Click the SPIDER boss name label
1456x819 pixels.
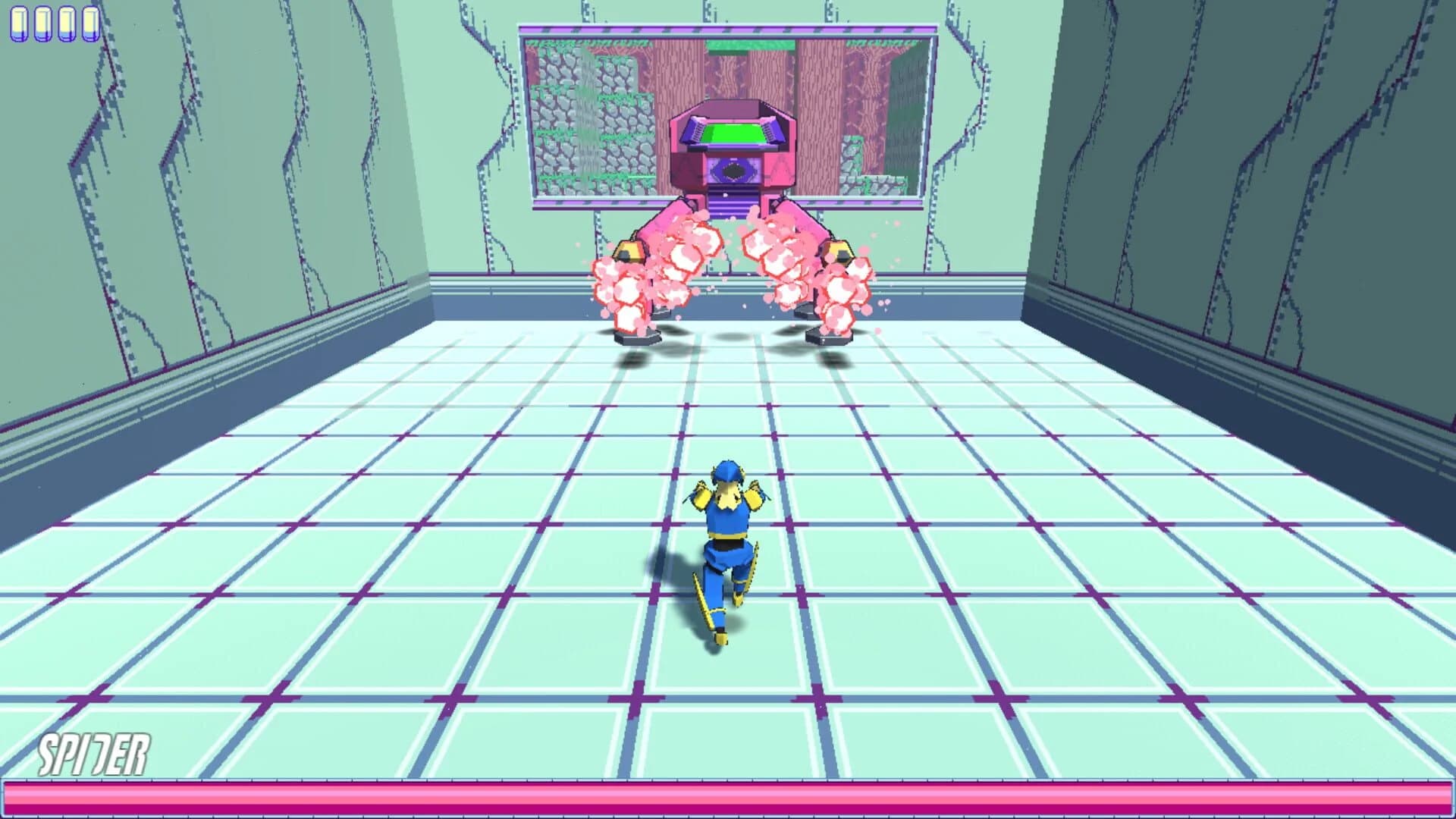tap(95, 753)
